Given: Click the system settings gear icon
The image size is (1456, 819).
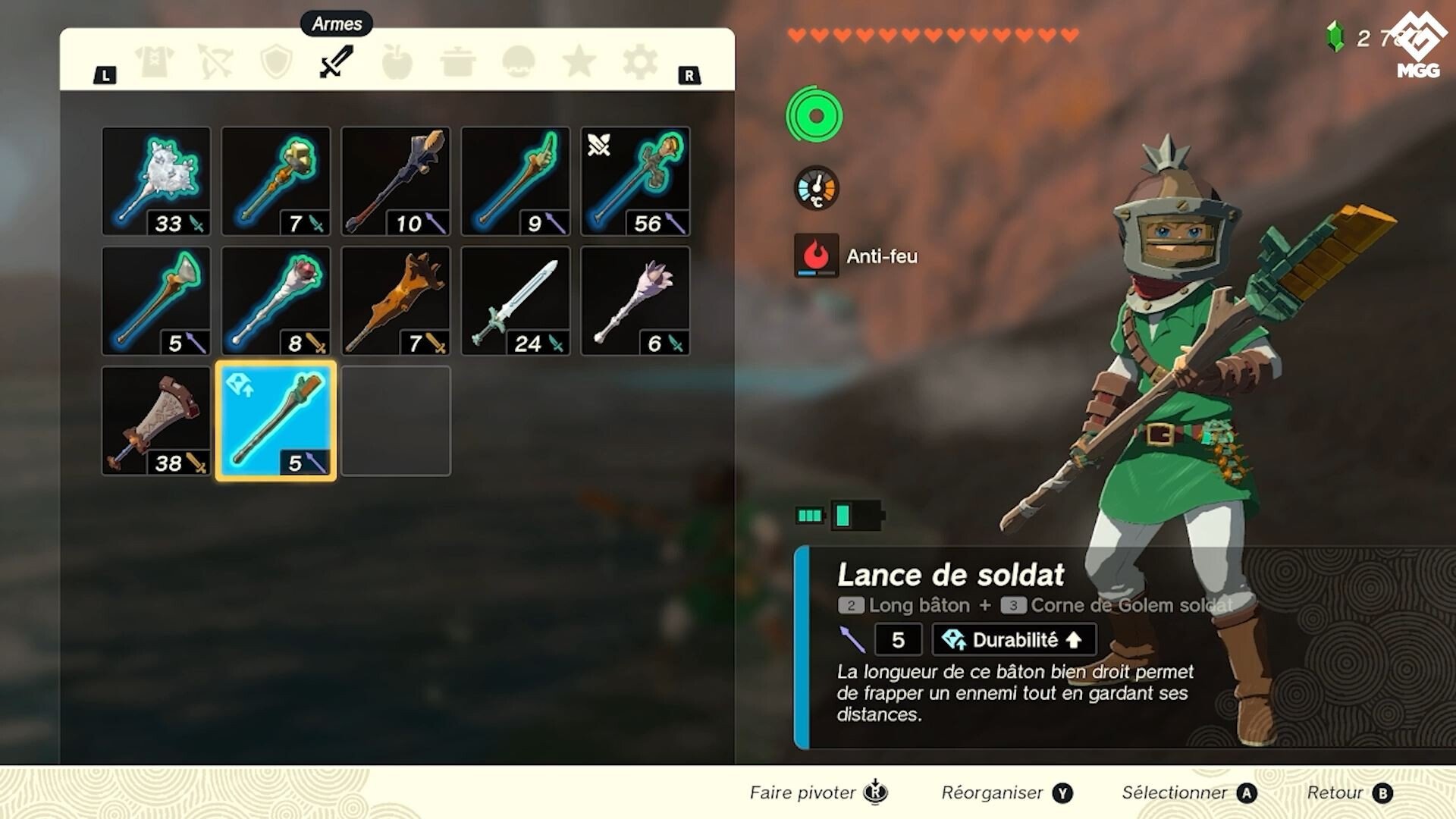Looking at the screenshot, I should click(x=639, y=61).
